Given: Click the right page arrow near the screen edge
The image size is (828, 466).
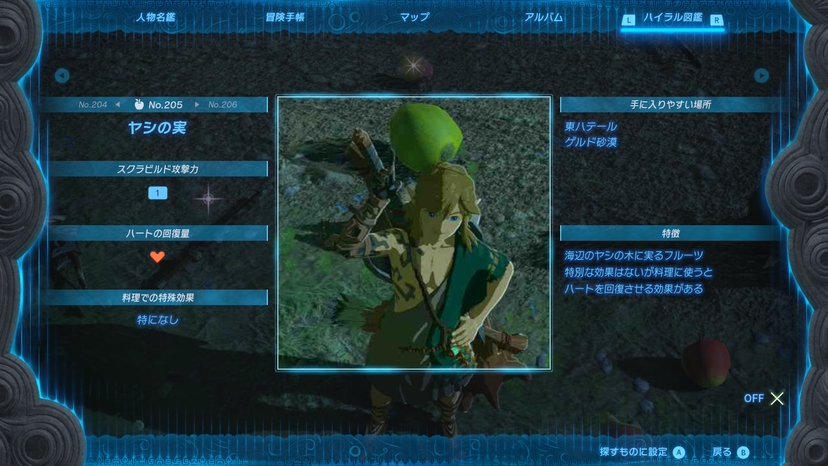Looking at the screenshot, I should click(x=762, y=75).
